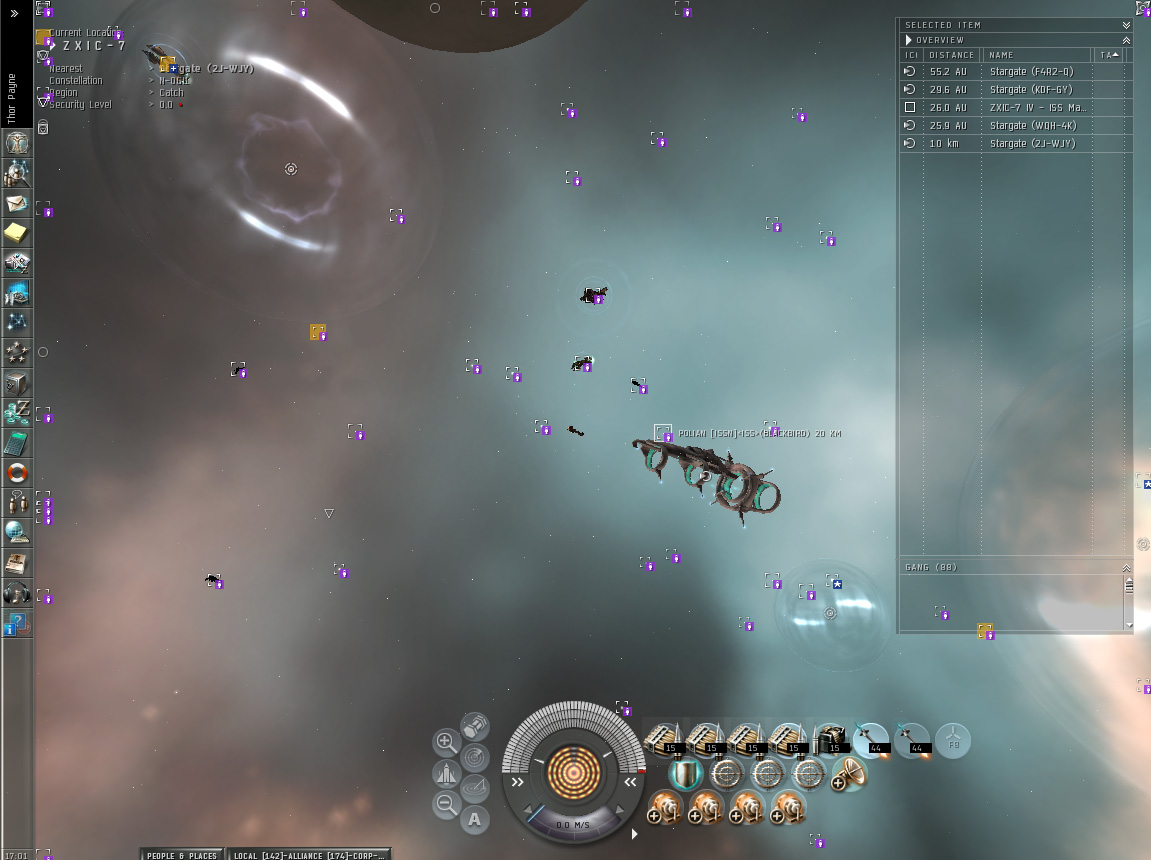This screenshot has height=860, width=1151.
Task: Open the help lifebuoy icon
Action: tap(17, 473)
